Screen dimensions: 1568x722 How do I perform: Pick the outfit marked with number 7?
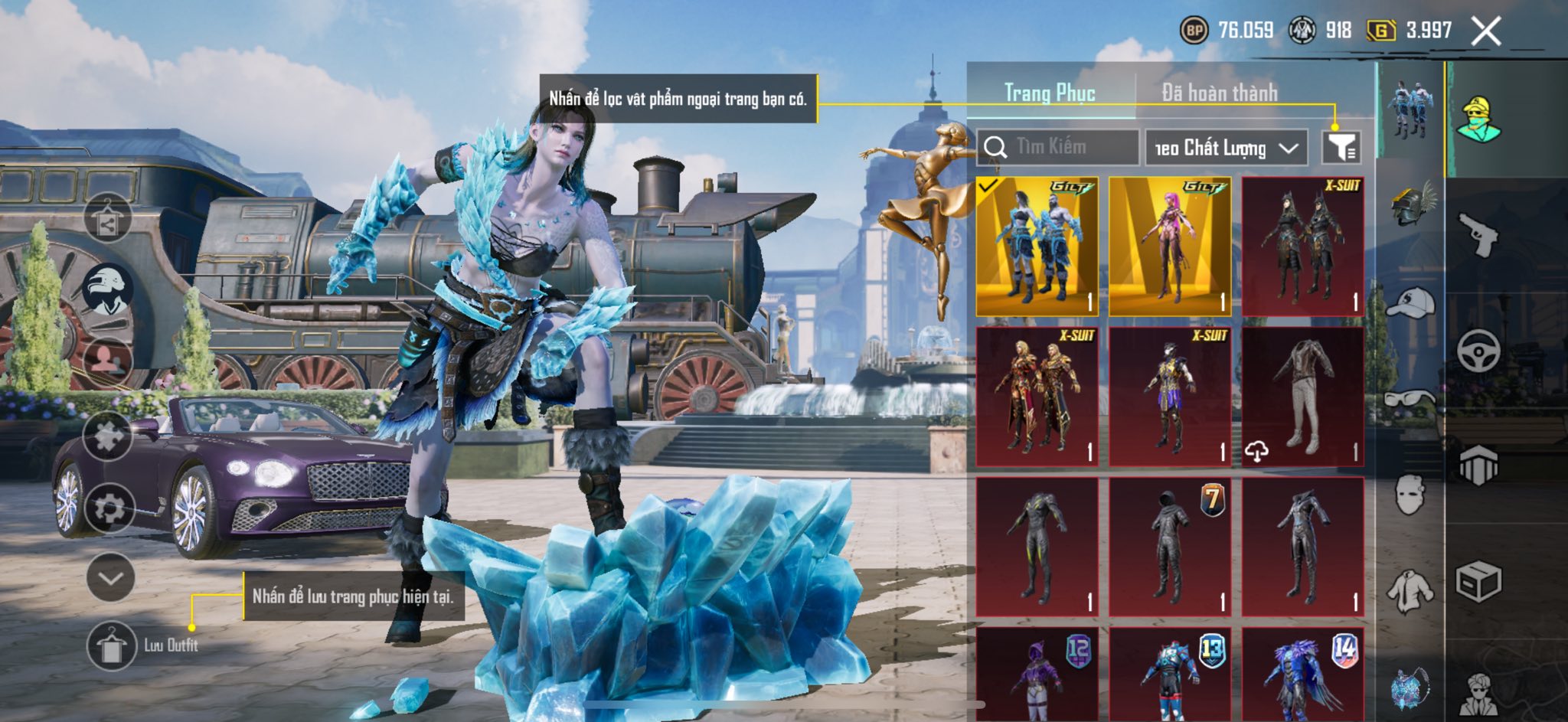(x=1170, y=547)
